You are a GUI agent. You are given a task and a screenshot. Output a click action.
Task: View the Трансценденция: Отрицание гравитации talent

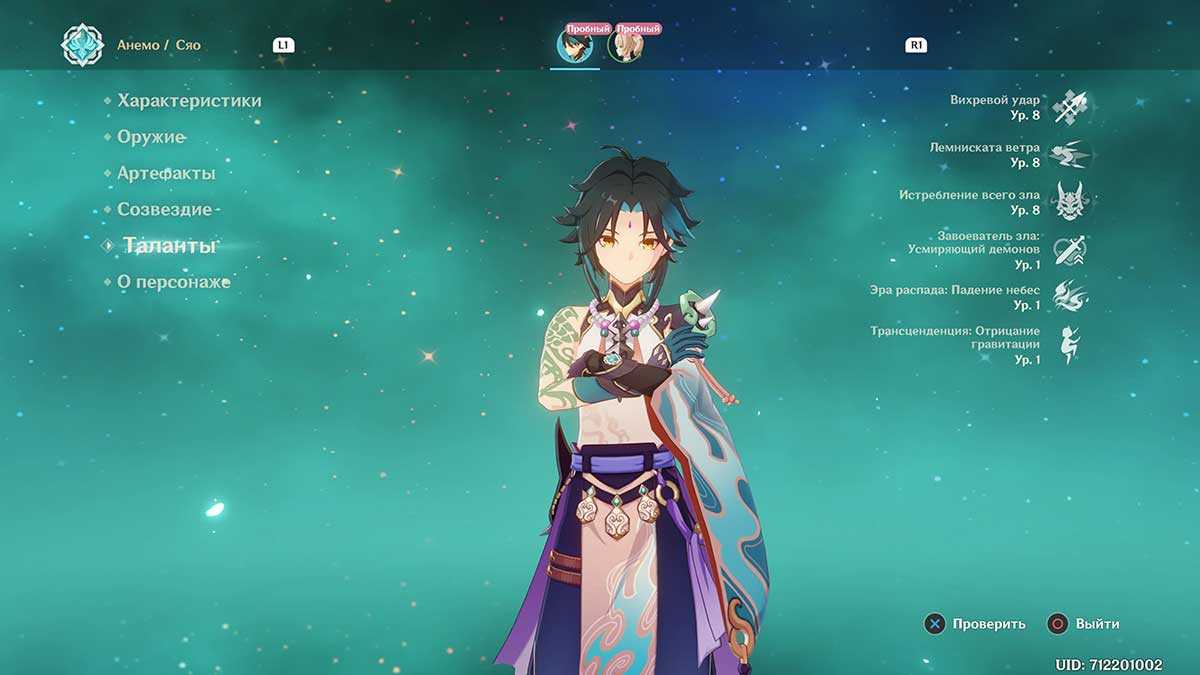pyautogui.click(x=1069, y=344)
